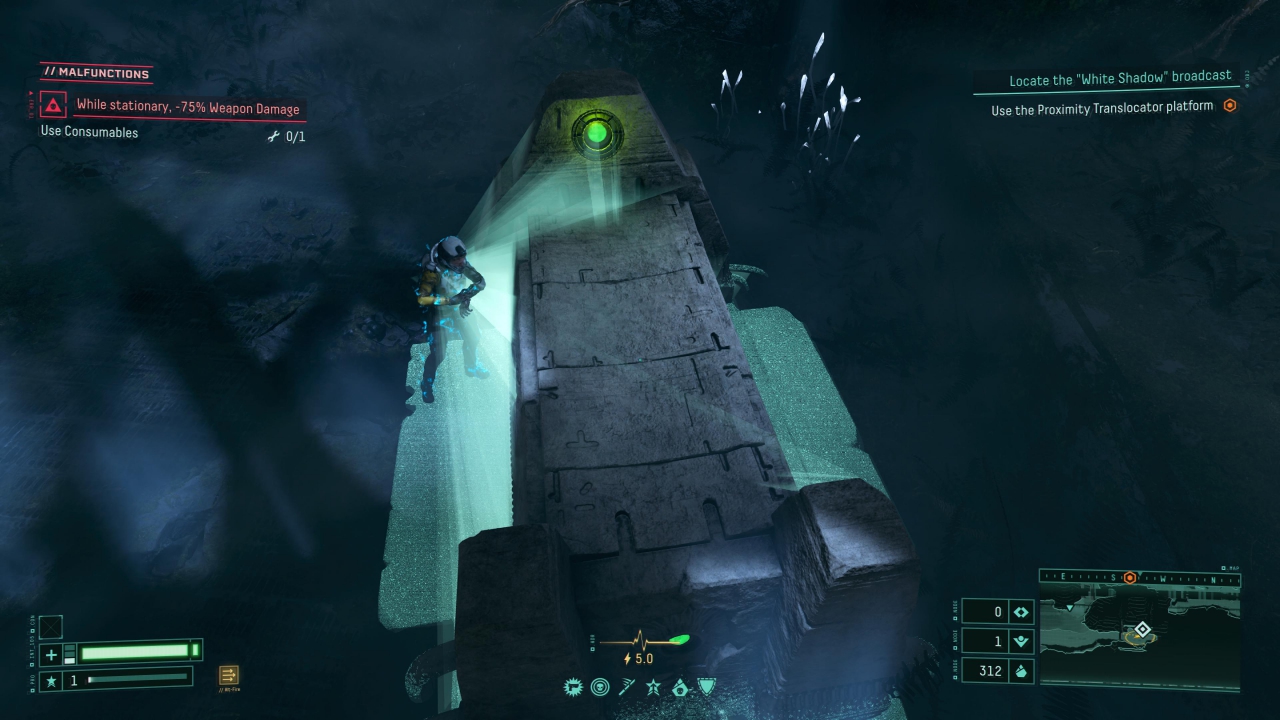Select the skull target ring icon
Image resolution: width=1280 pixels, height=720 pixels.
600,687
